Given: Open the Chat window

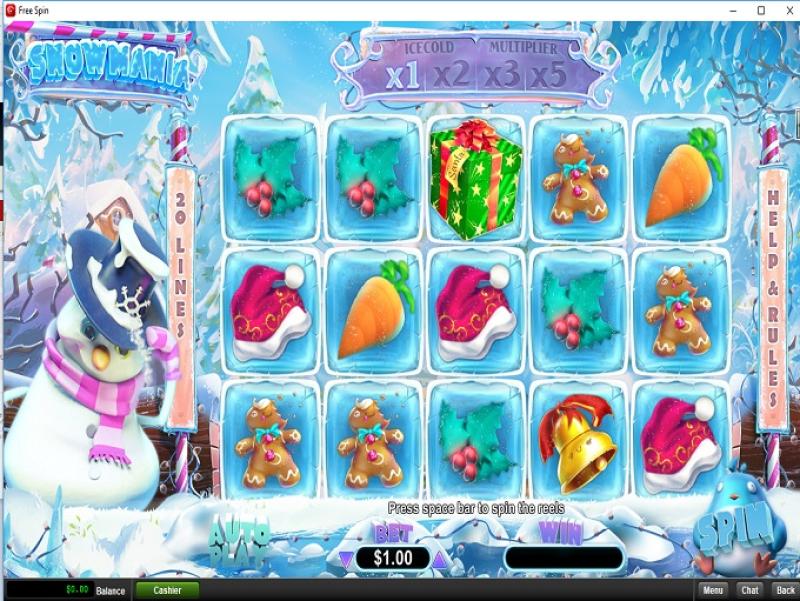Looking at the screenshot, I should (749, 590).
